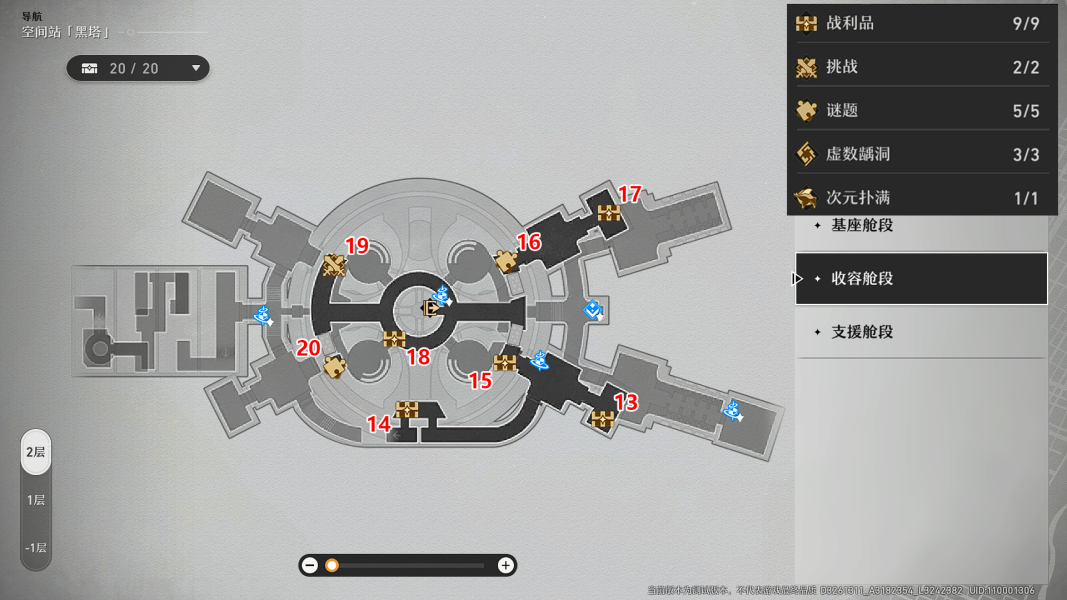The width and height of the screenshot is (1067, 600).
Task: Click the map zoom slider handle
Action: pyautogui.click(x=332, y=565)
